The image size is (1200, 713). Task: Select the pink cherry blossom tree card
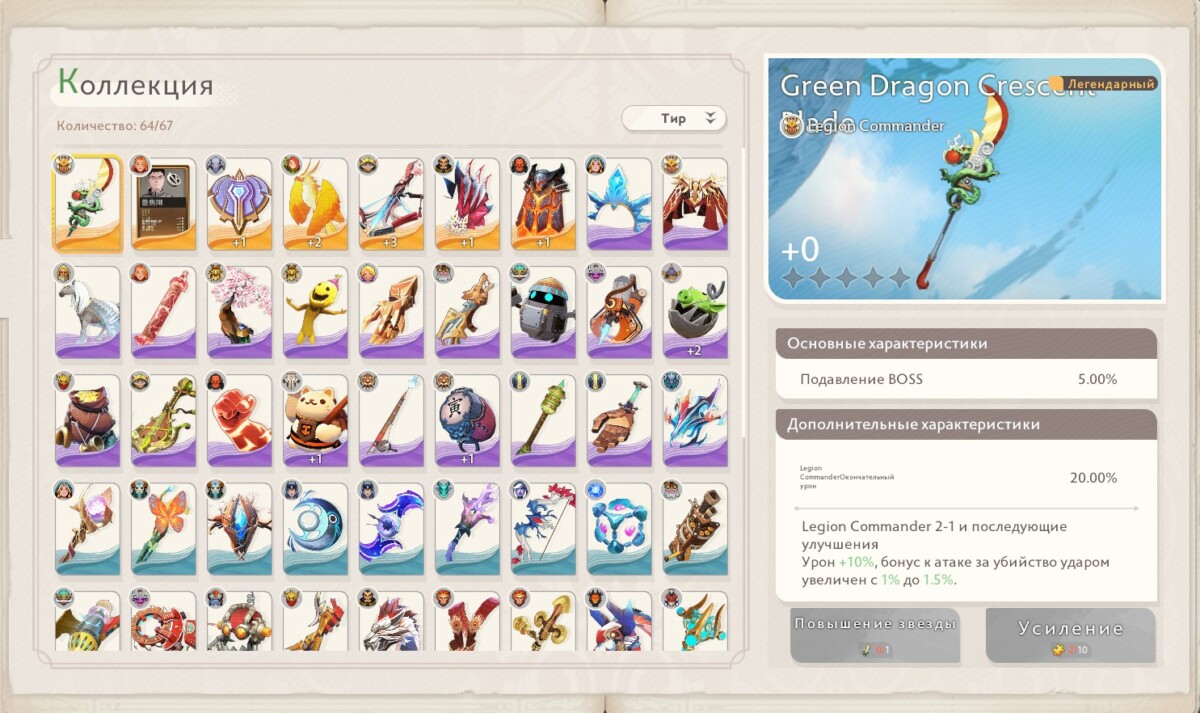tap(239, 311)
